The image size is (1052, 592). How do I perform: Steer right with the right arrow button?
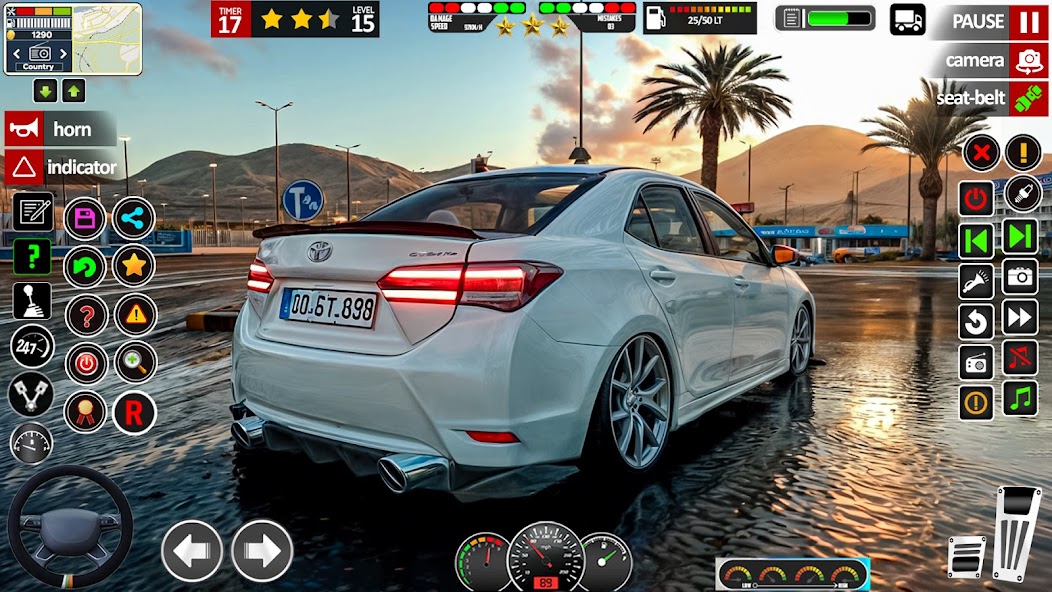tap(262, 550)
